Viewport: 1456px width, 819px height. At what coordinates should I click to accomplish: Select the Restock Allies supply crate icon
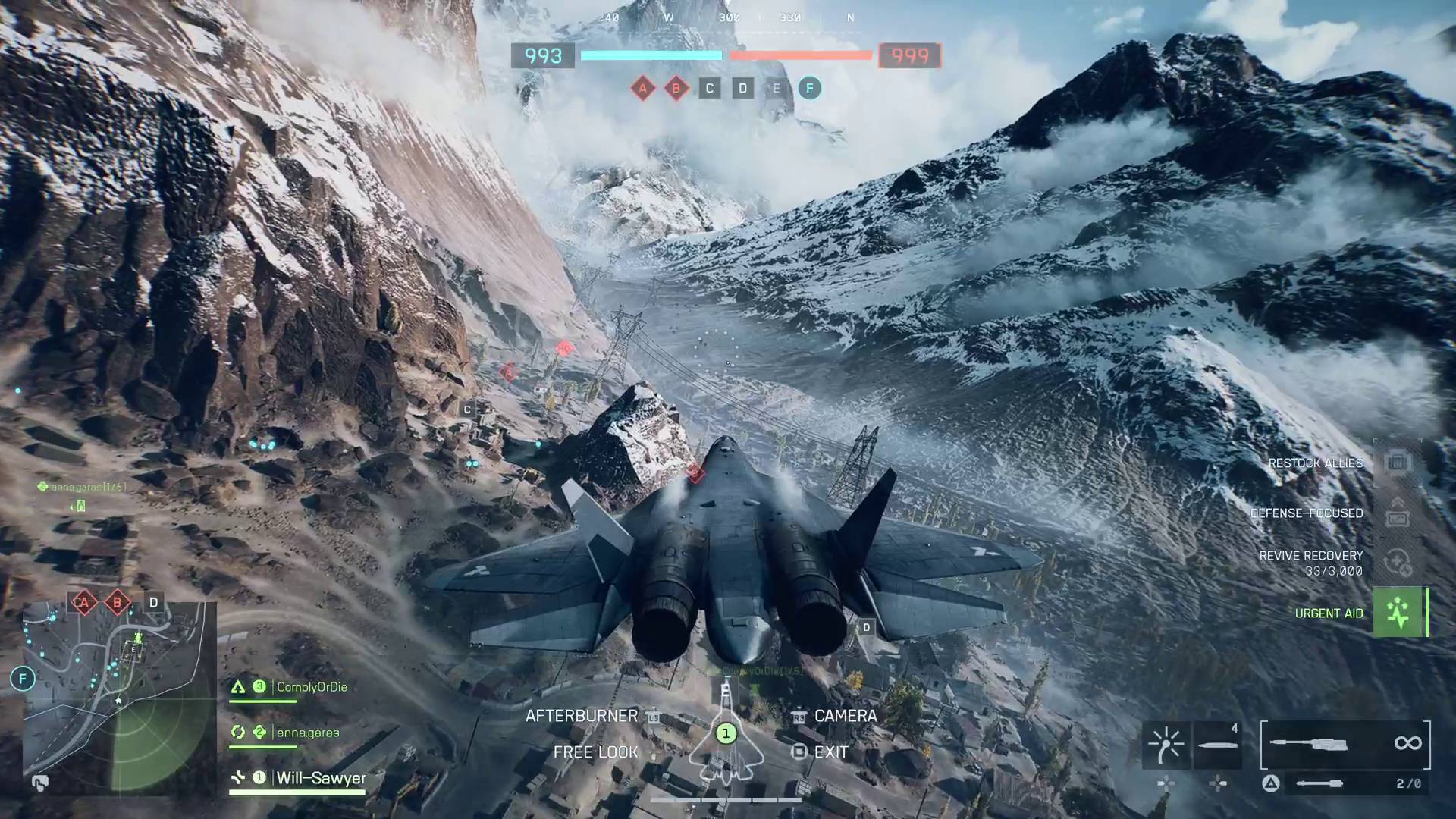click(x=1396, y=462)
